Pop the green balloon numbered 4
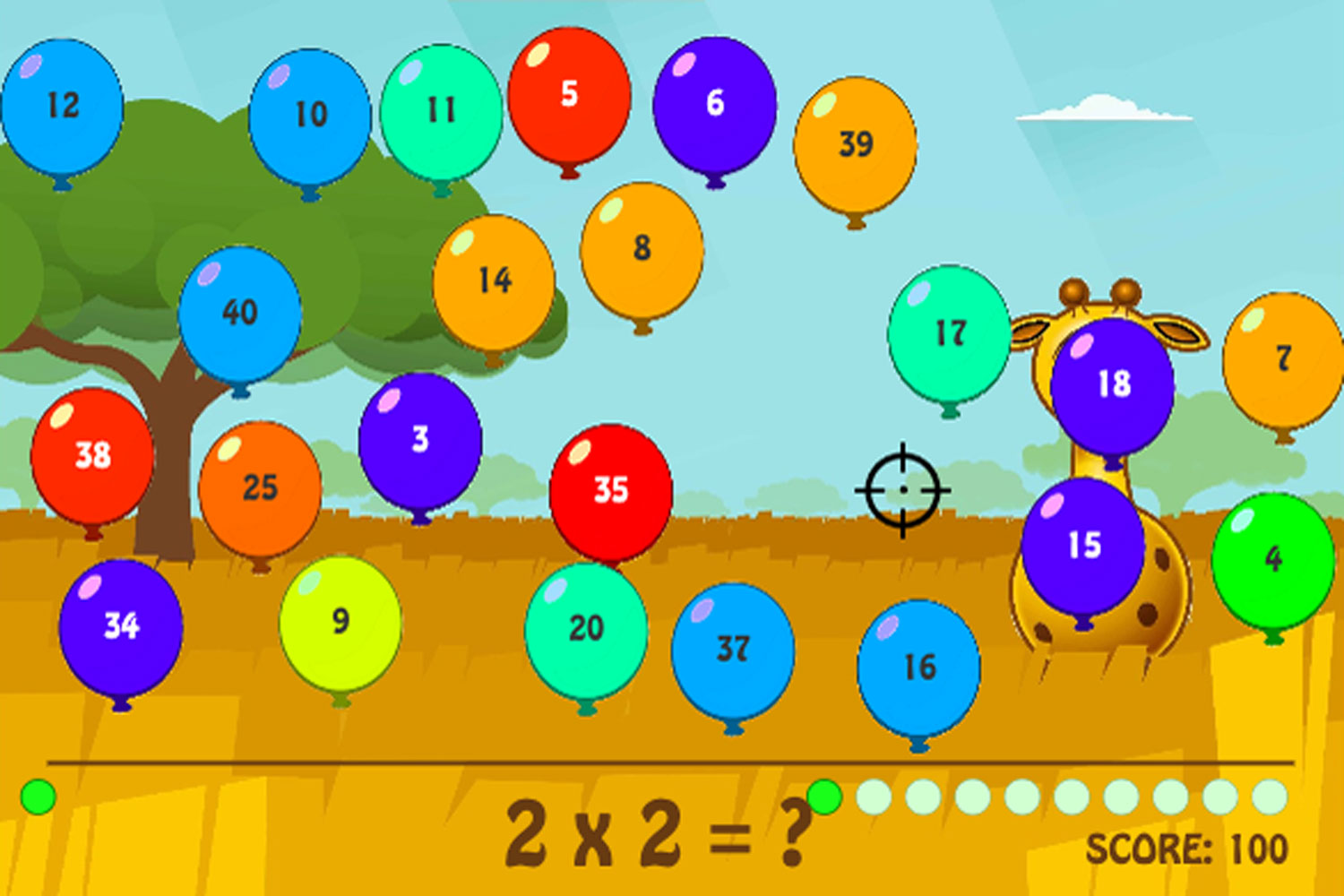Screen dimensions: 1344x896 tap(1272, 557)
